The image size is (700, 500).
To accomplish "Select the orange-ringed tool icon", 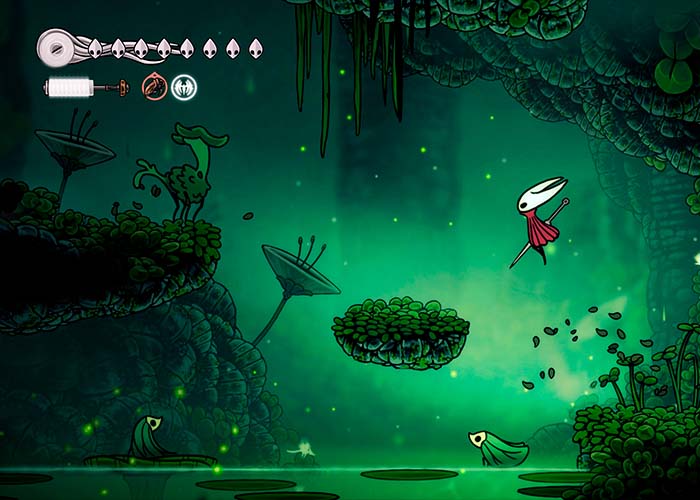I will (x=154, y=87).
